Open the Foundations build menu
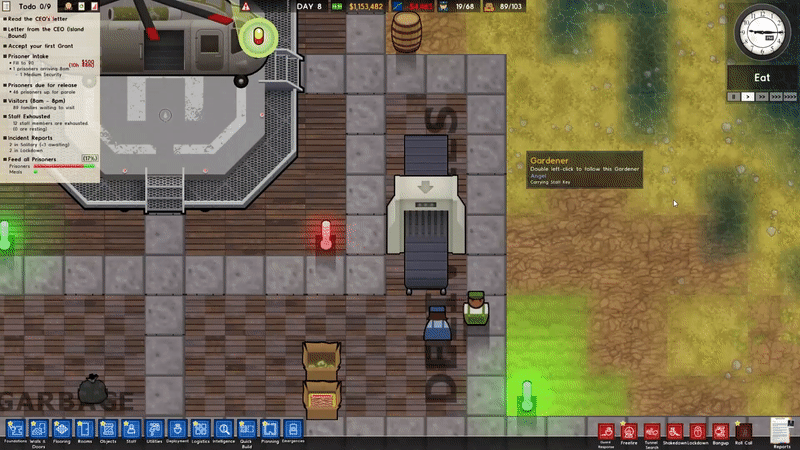The width and height of the screenshot is (800, 450). point(13,428)
